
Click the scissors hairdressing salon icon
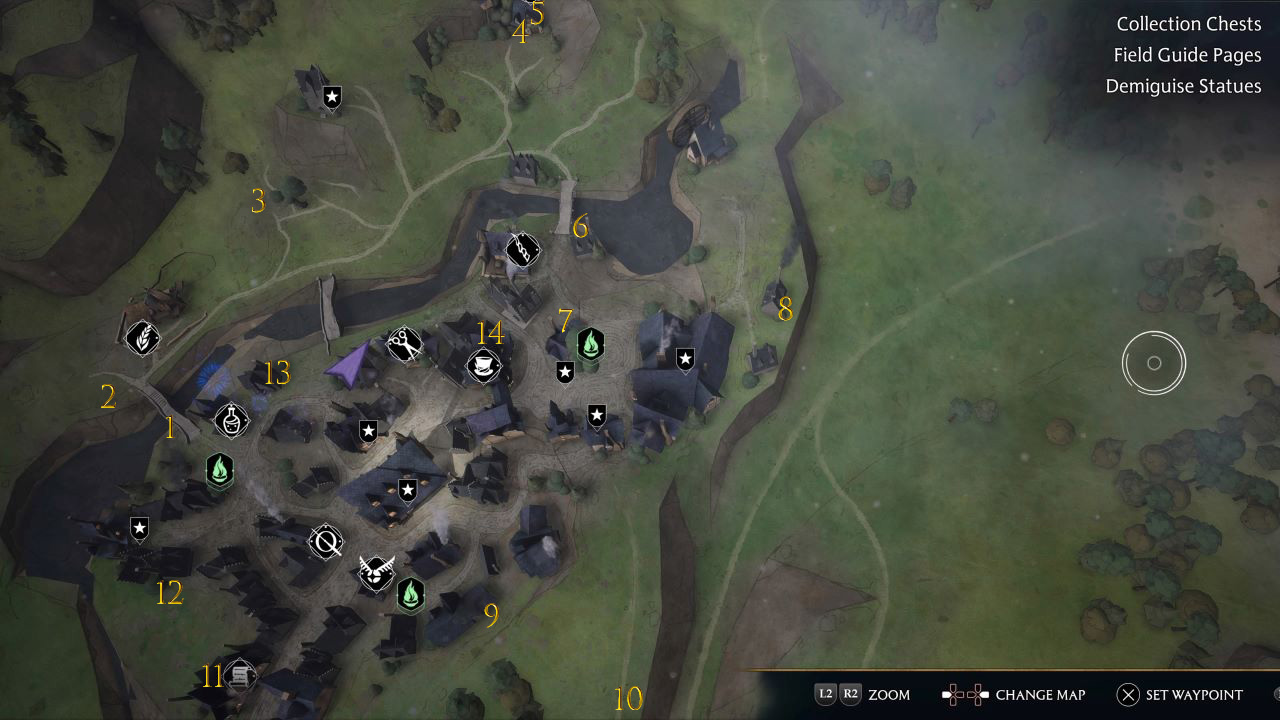click(x=403, y=344)
